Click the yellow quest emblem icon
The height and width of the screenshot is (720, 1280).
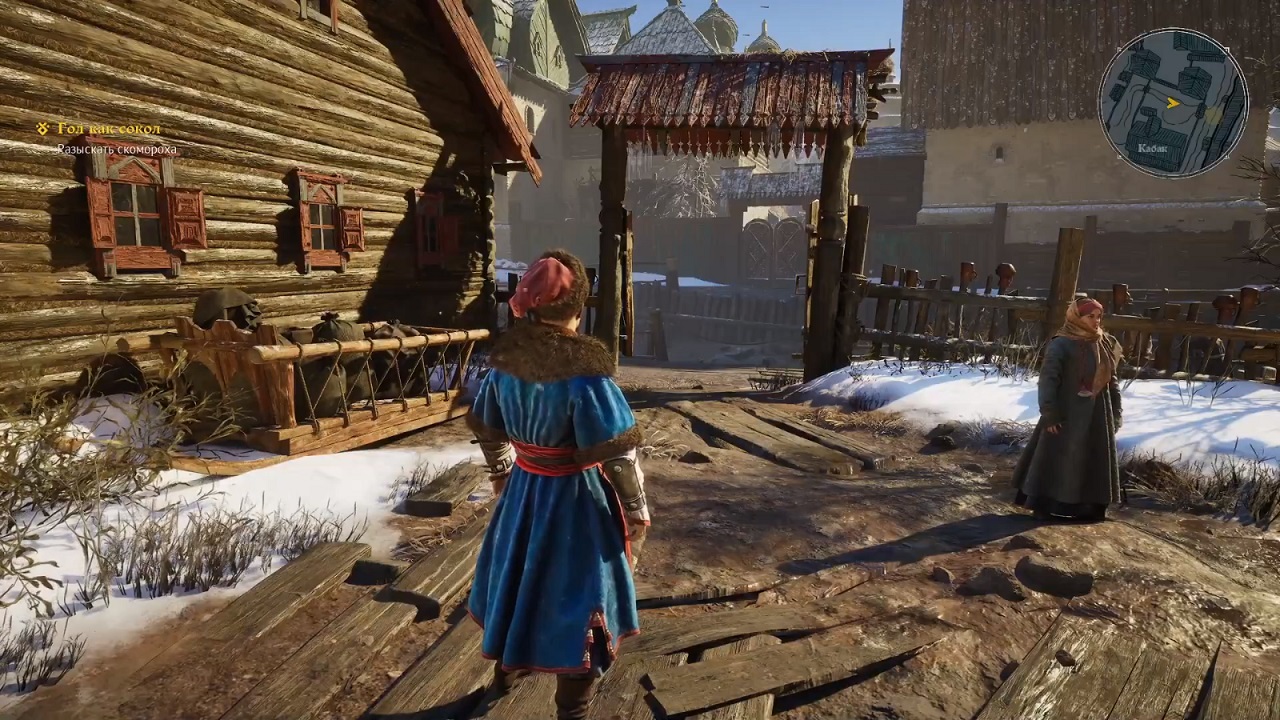tap(44, 129)
